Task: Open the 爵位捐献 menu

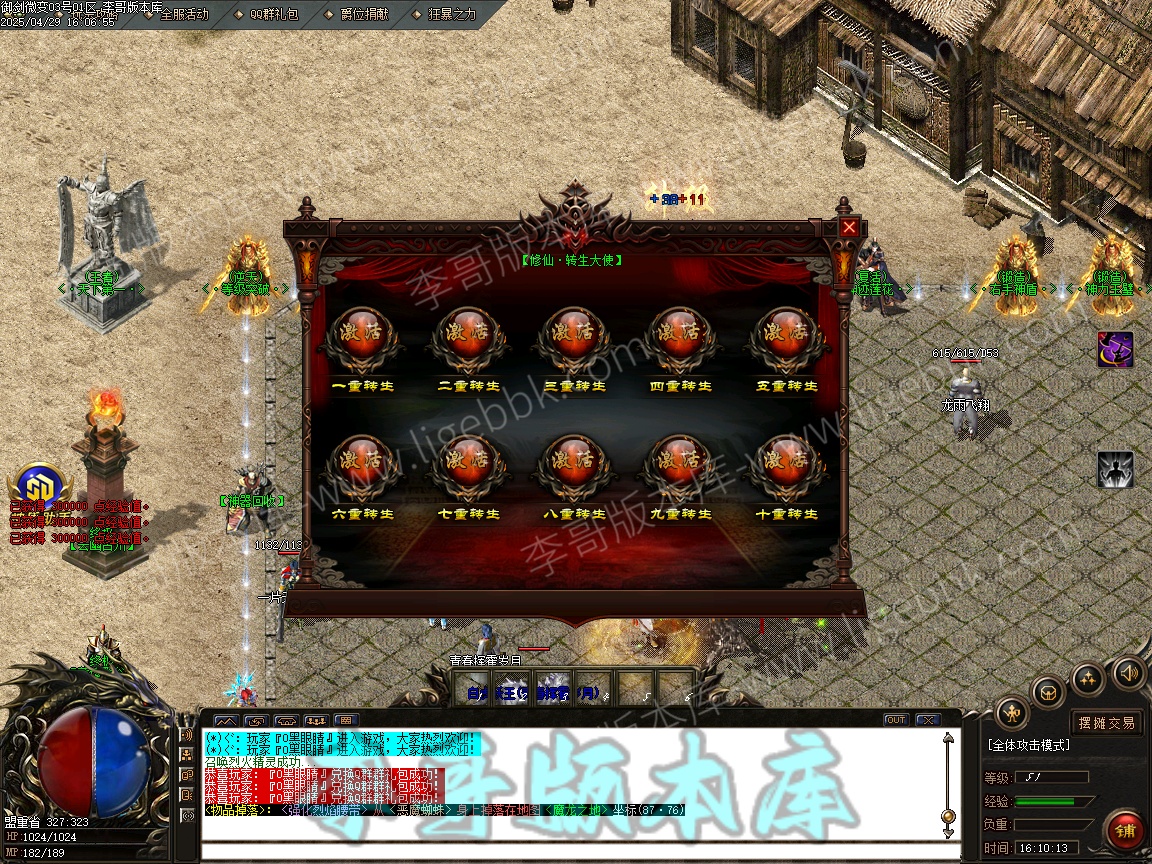Action: 364,14
